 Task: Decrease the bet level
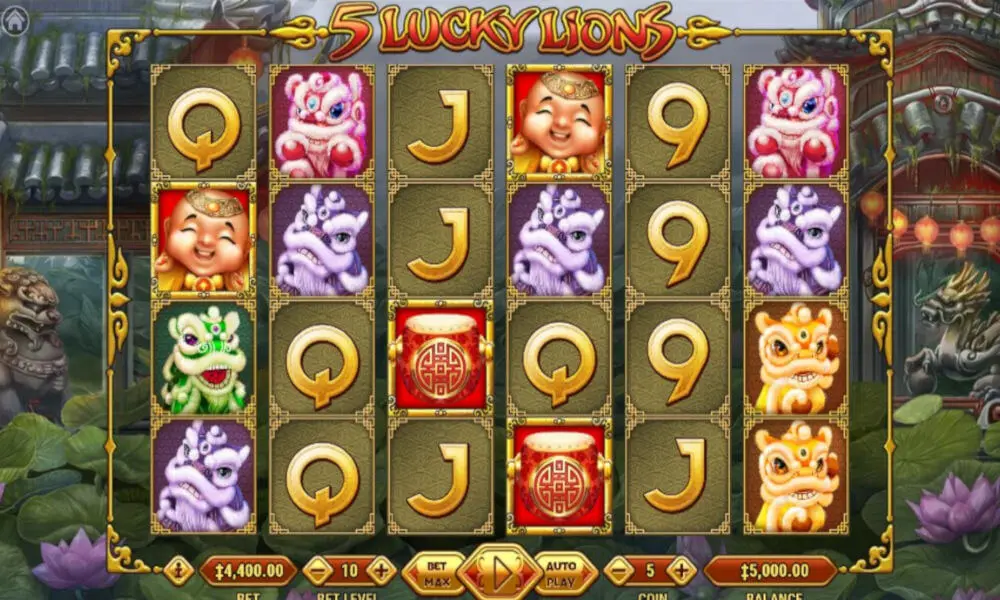317,571
